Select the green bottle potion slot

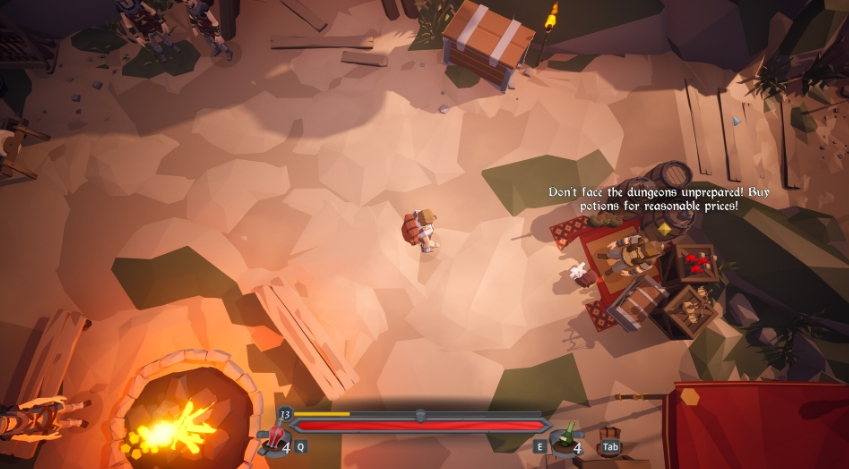point(566,440)
